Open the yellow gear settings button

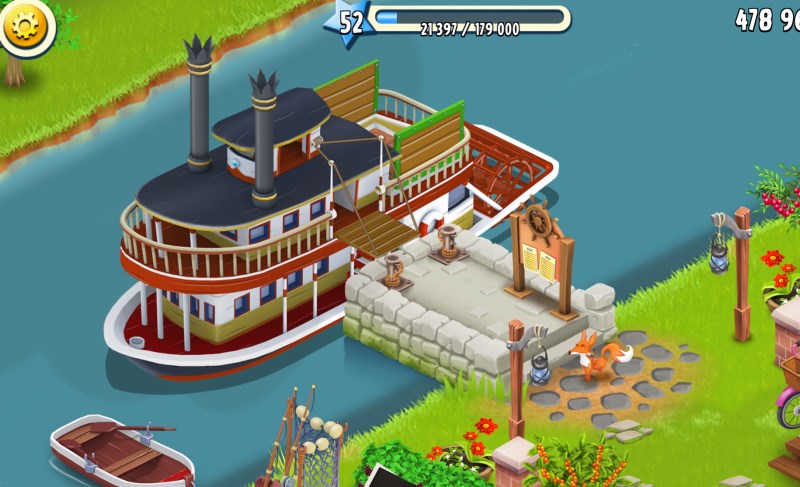(x=25, y=25)
